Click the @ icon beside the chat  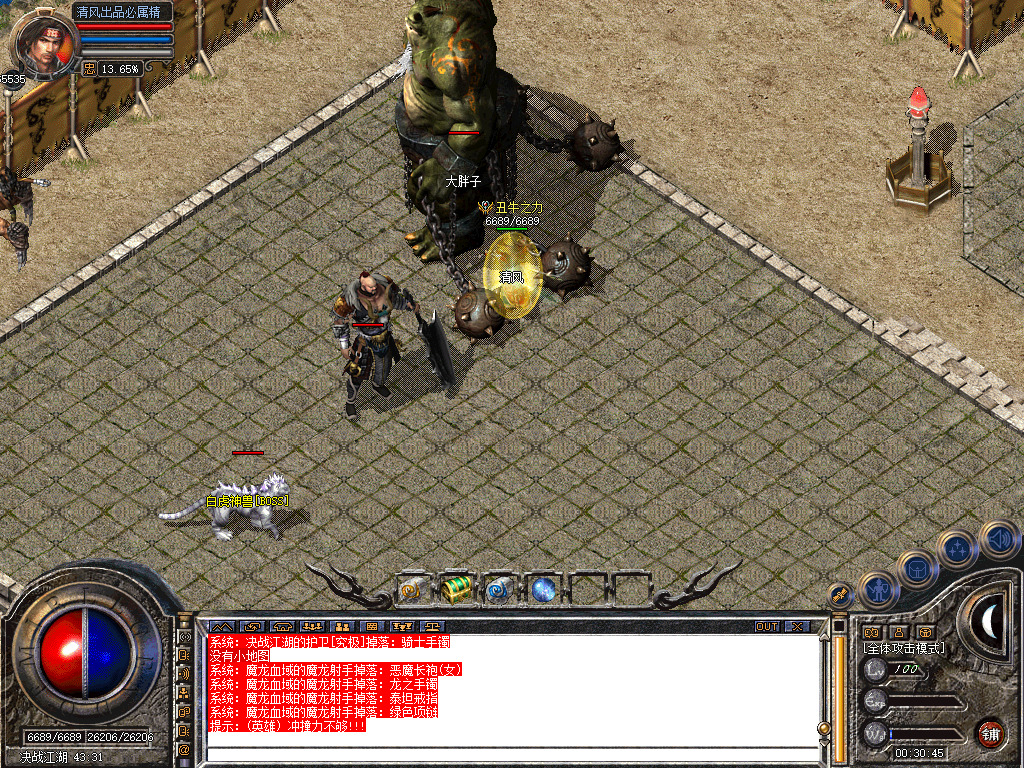pyautogui.click(x=184, y=749)
